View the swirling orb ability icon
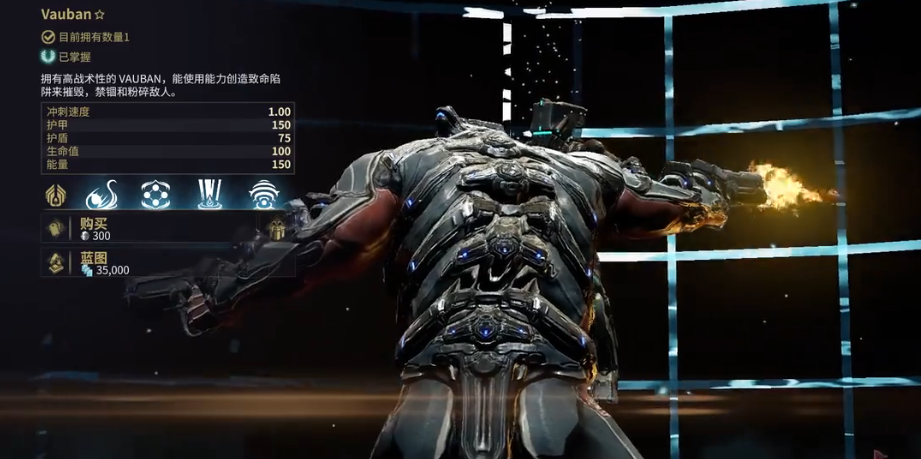The image size is (921, 459). click(x=106, y=193)
